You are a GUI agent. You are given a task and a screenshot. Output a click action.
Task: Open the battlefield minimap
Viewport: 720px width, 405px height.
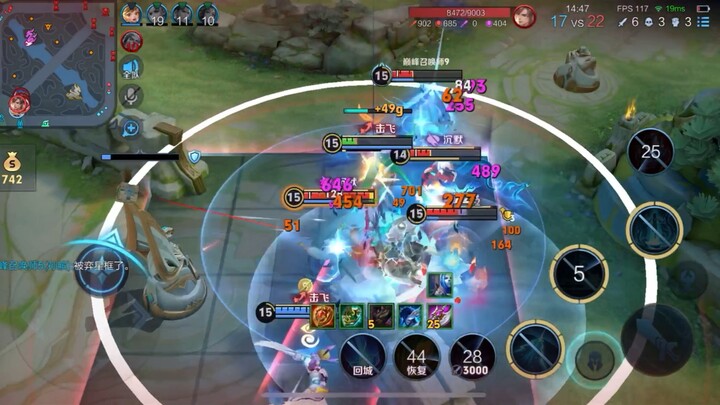[x=58, y=64]
